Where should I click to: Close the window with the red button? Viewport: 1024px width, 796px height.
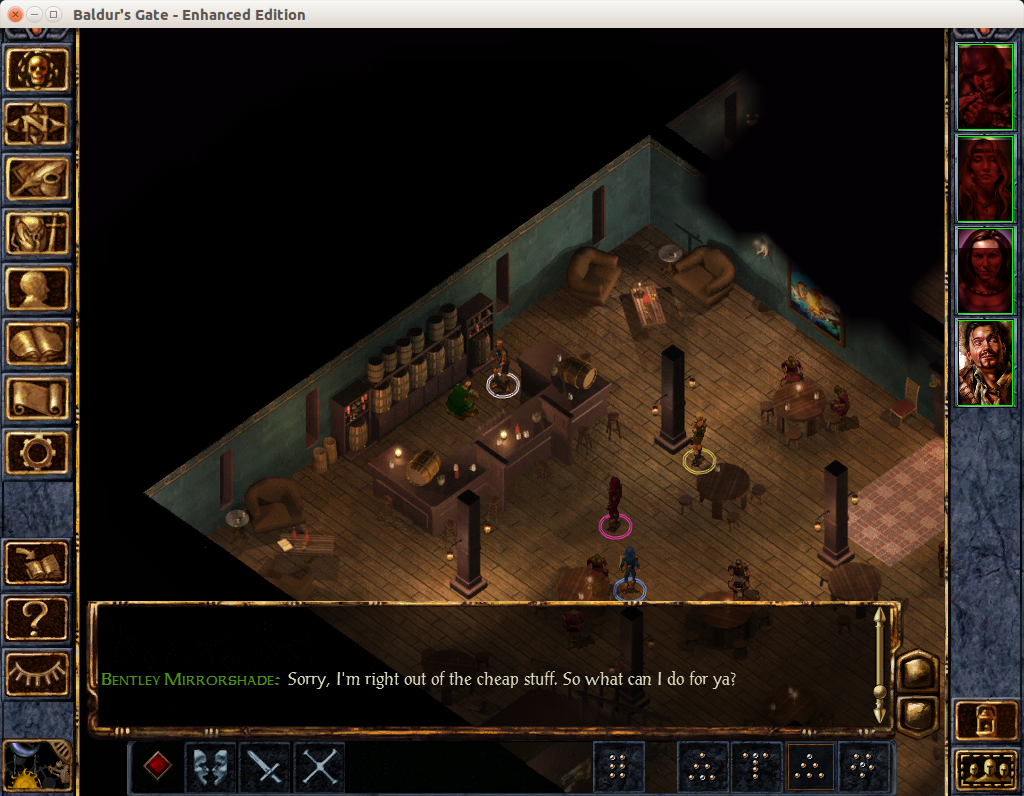[15, 15]
